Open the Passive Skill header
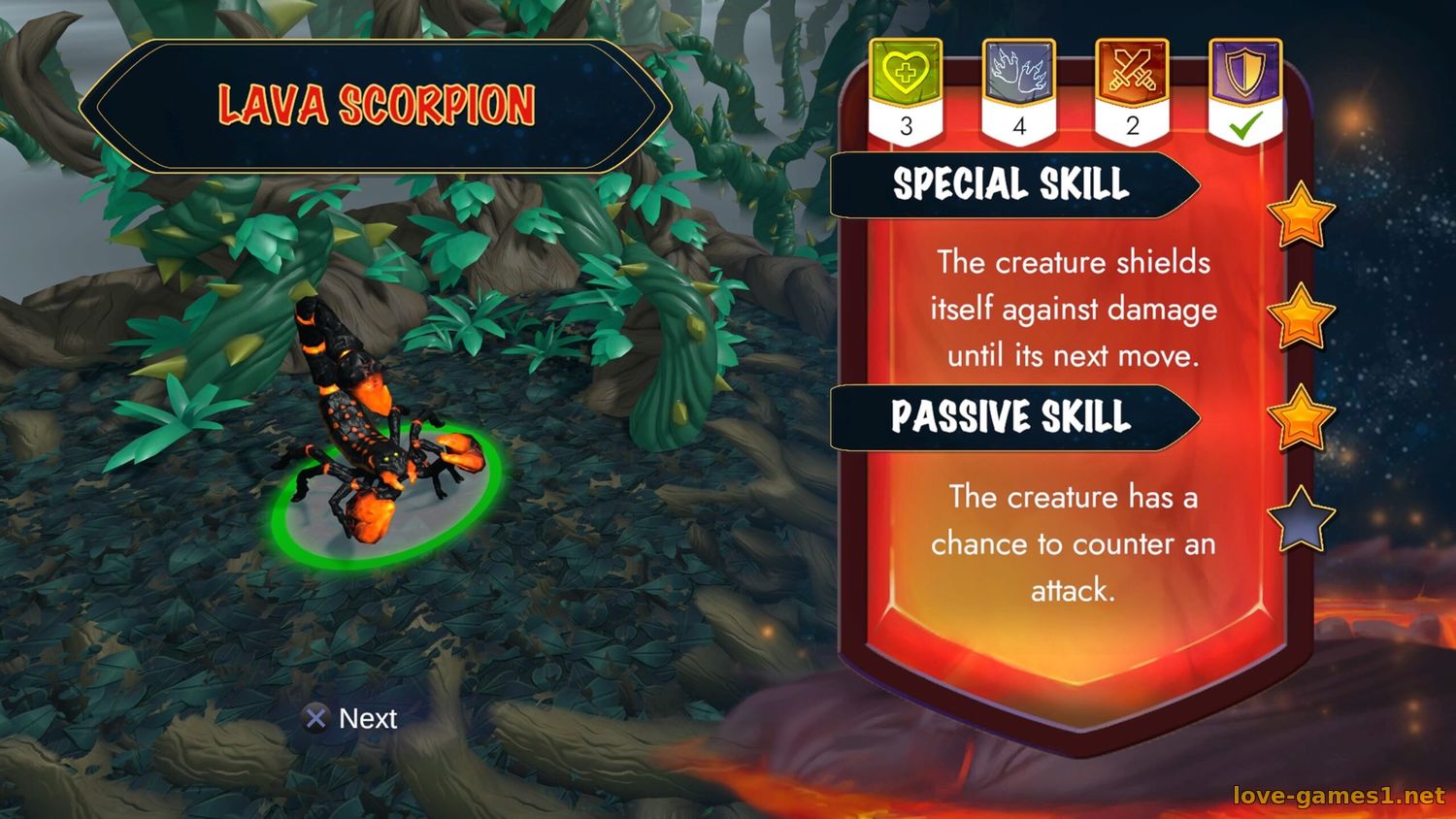Viewport: 1456px width, 819px height. point(1011,417)
